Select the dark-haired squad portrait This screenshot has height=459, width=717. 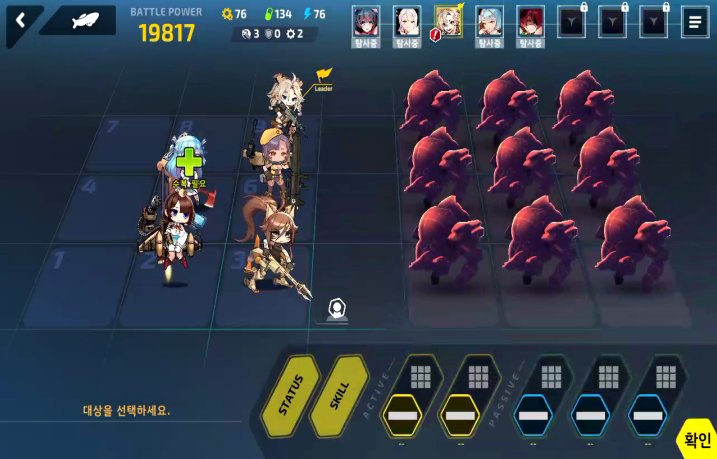(366, 21)
